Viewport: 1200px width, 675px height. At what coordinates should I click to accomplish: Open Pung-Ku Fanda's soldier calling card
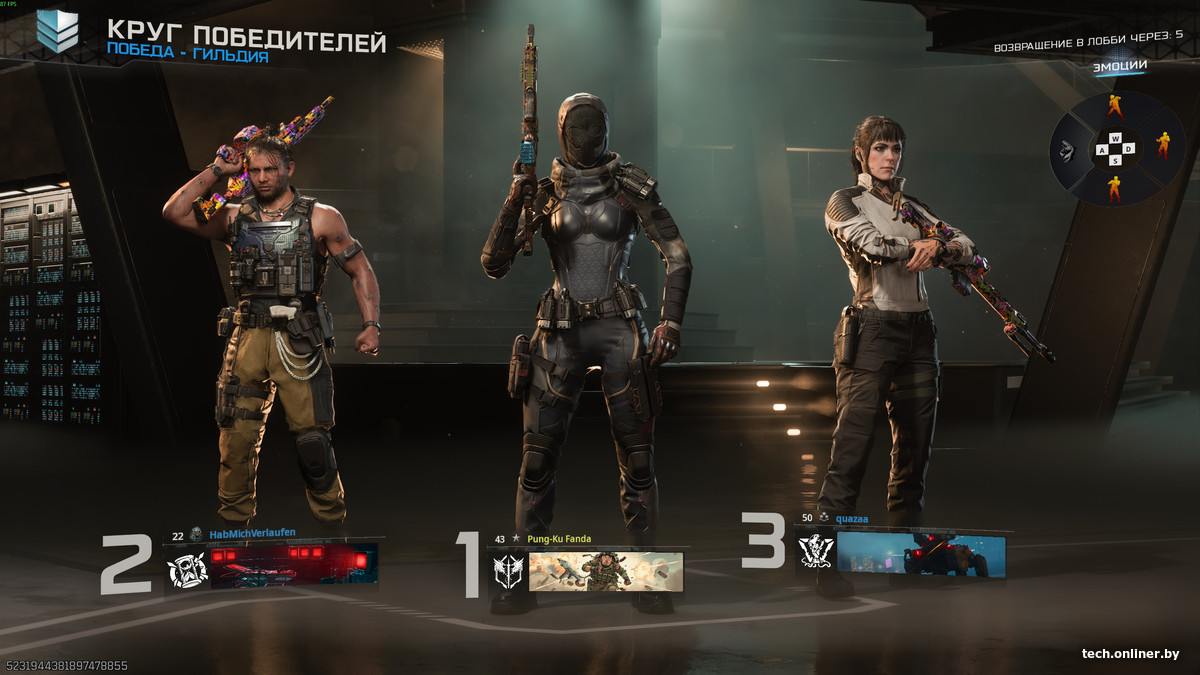tap(605, 571)
